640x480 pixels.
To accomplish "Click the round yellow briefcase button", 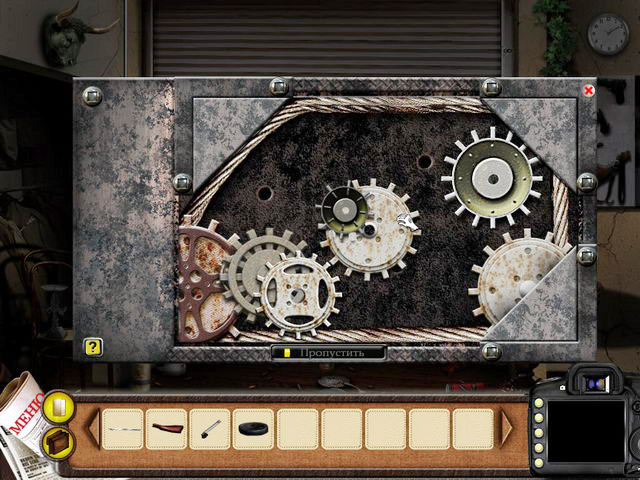I will (58, 441).
